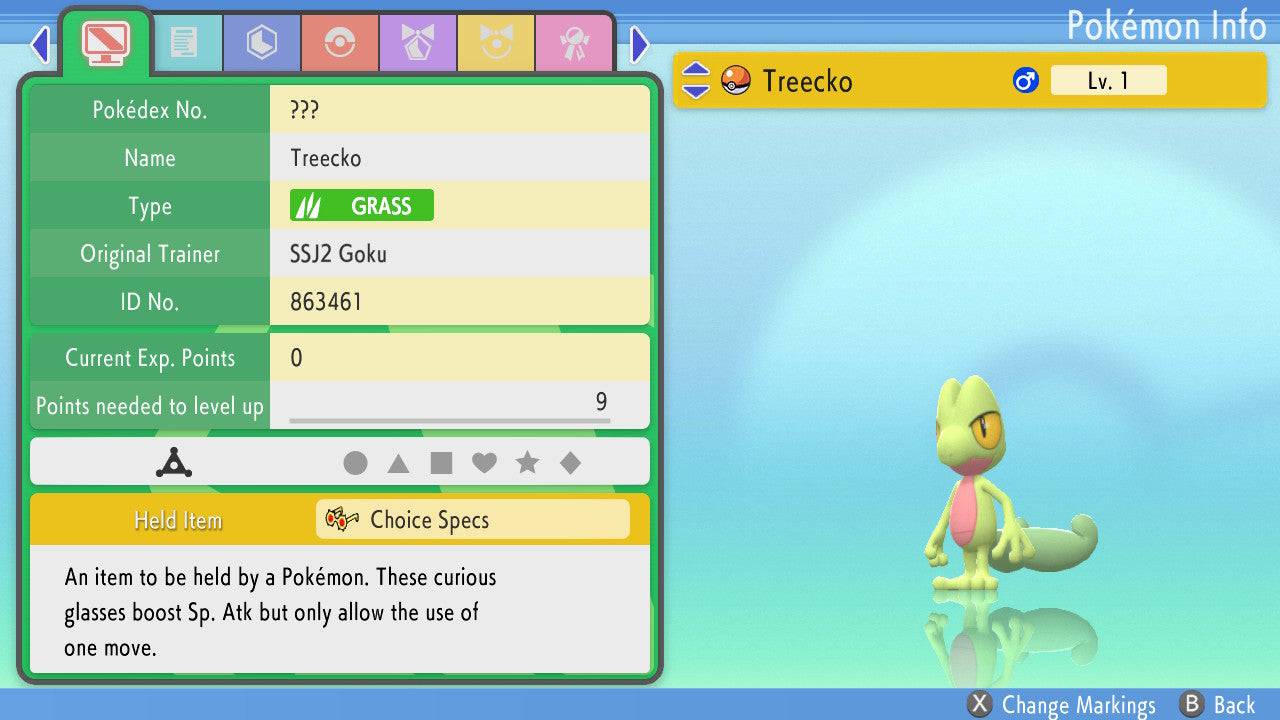The height and width of the screenshot is (720, 1280).
Task: Click the left arrow beside the tabs
Action: [40, 44]
